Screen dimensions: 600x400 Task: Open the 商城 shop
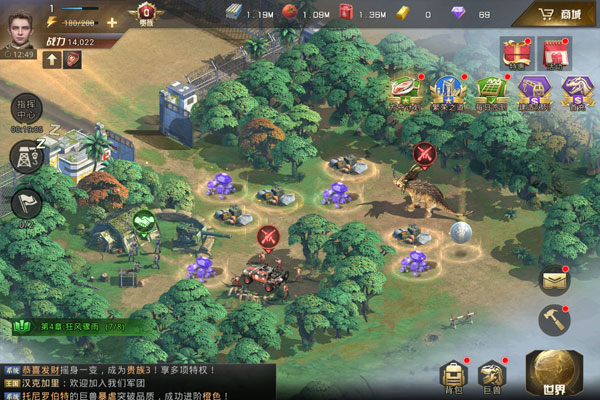click(560, 15)
